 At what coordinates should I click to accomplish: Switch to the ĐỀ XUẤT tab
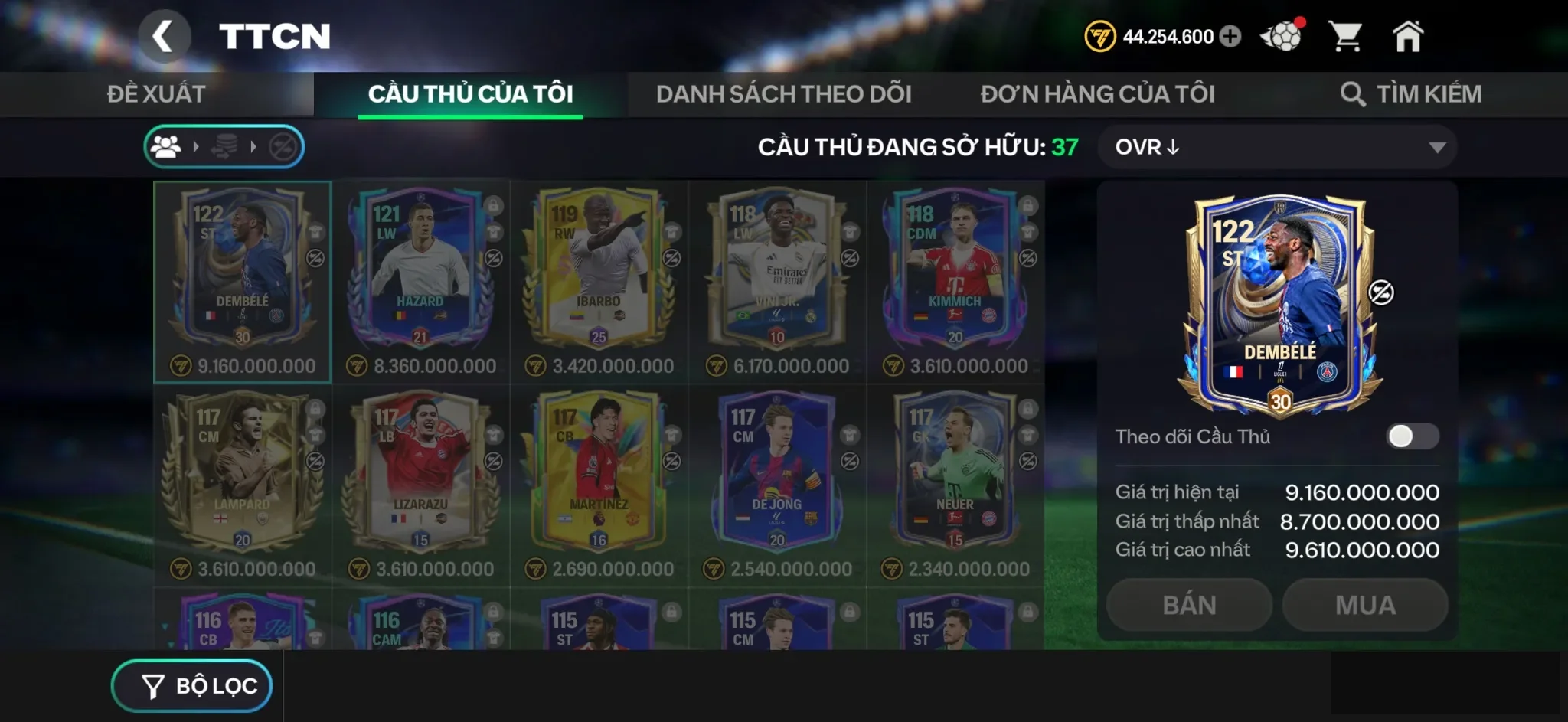(155, 93)
